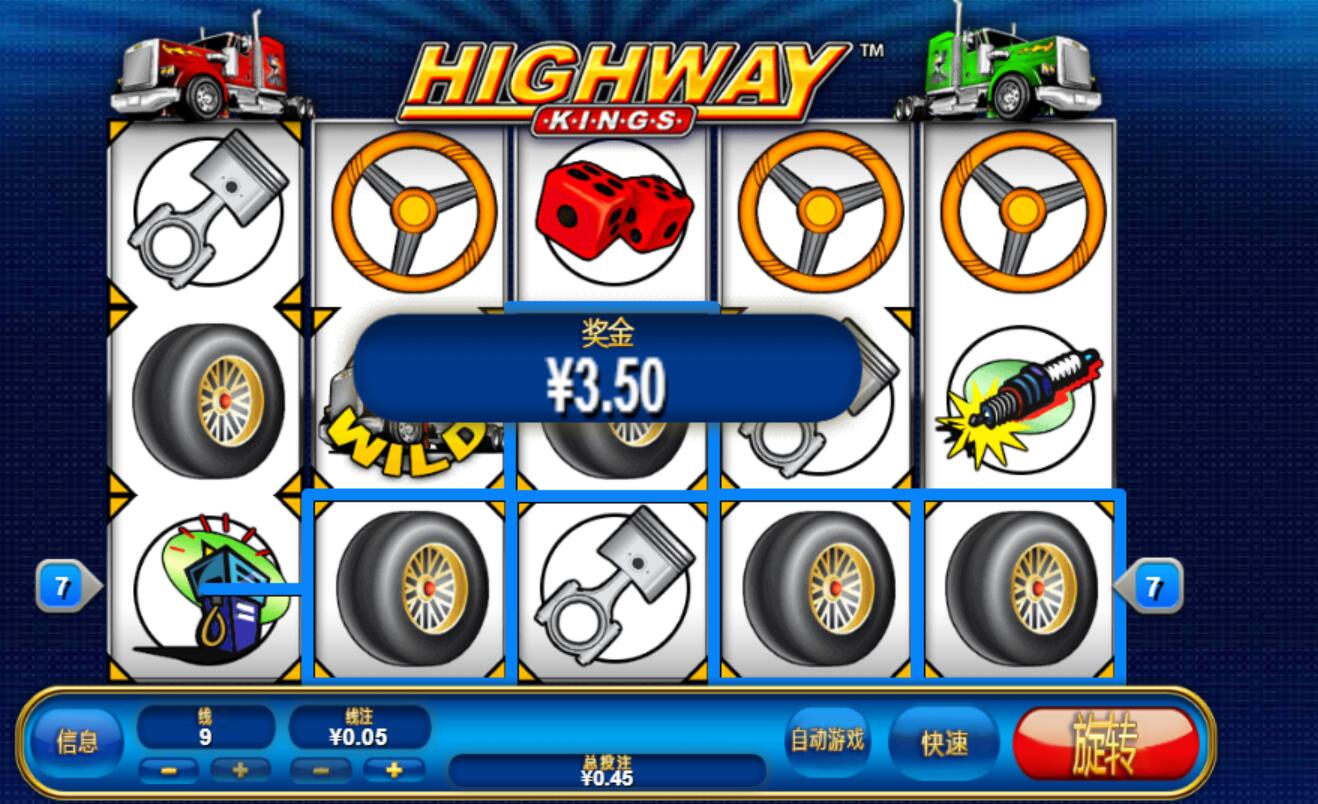Image resolution: width=1318 pixels, height=804 pixels.
Task: Toggle 快速 turbo mode
Action: (944, 743)
